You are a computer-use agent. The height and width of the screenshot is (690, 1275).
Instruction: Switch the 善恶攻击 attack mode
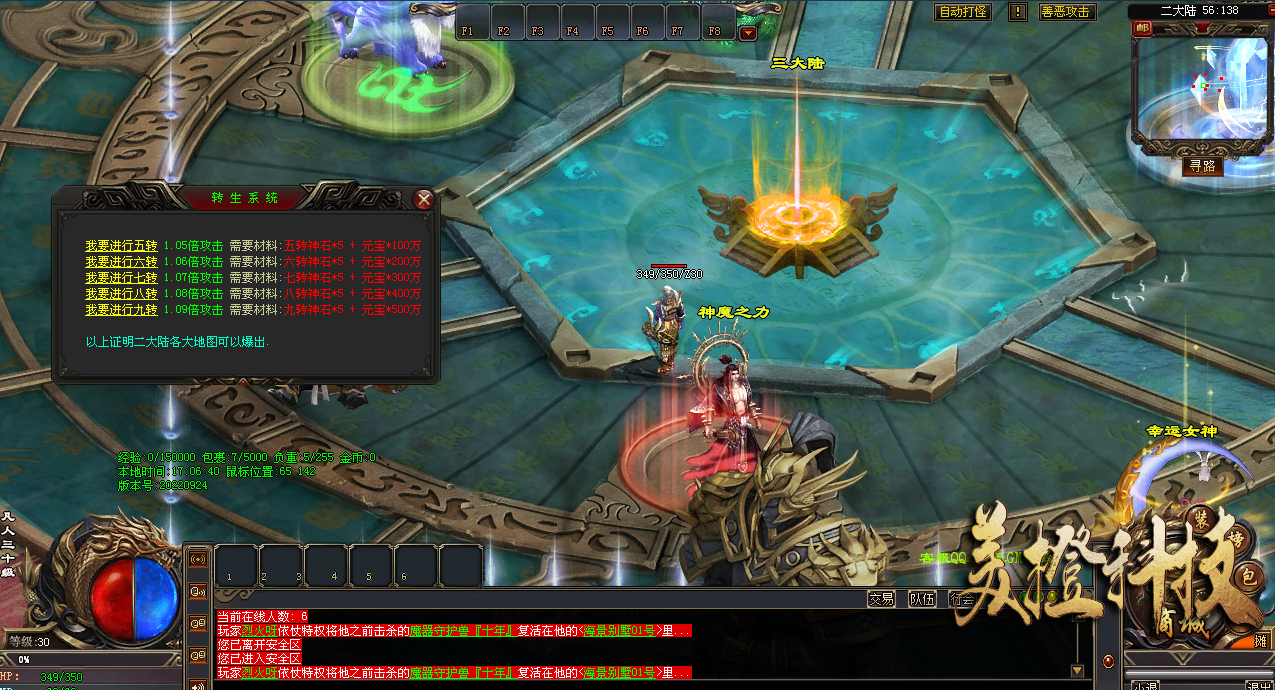pos(1066,12)
